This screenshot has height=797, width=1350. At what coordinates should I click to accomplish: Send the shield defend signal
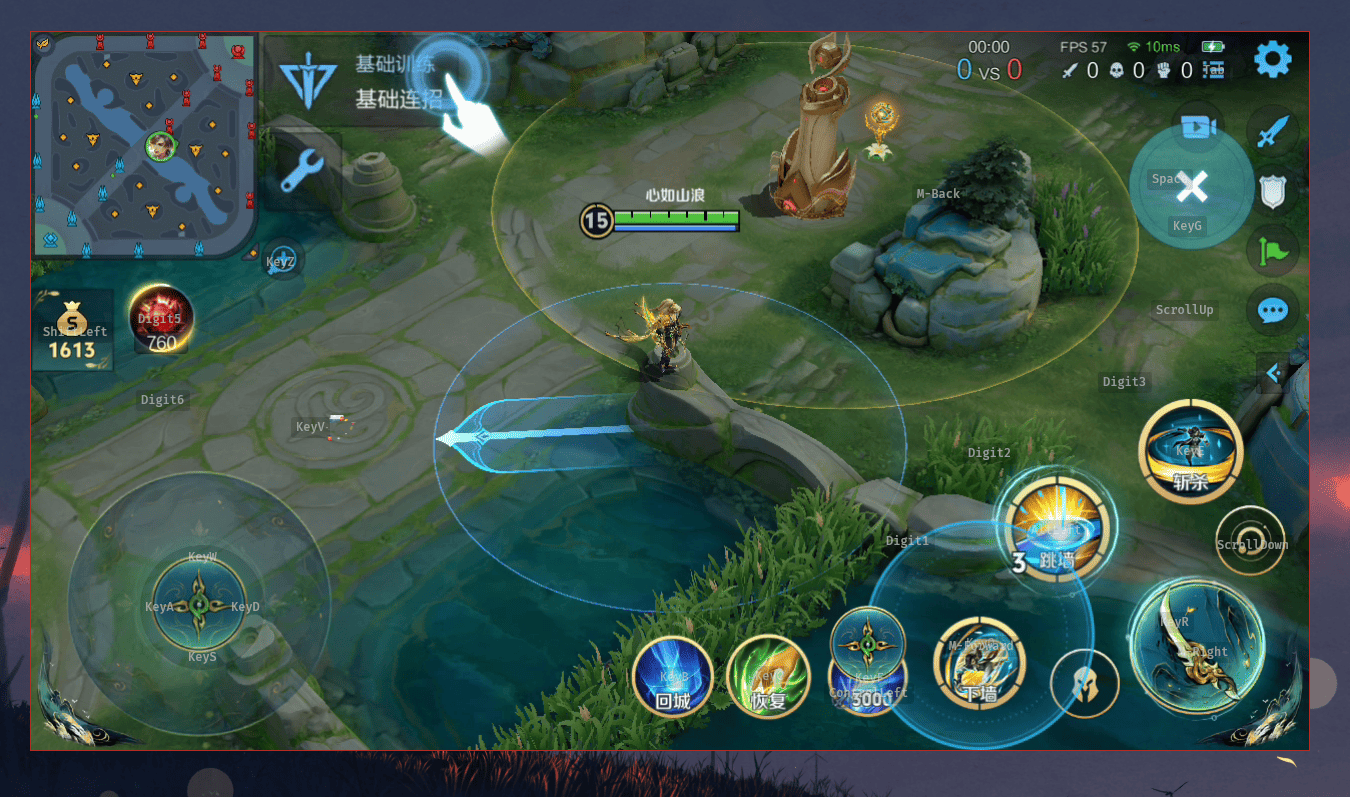tap(1272, 191)
